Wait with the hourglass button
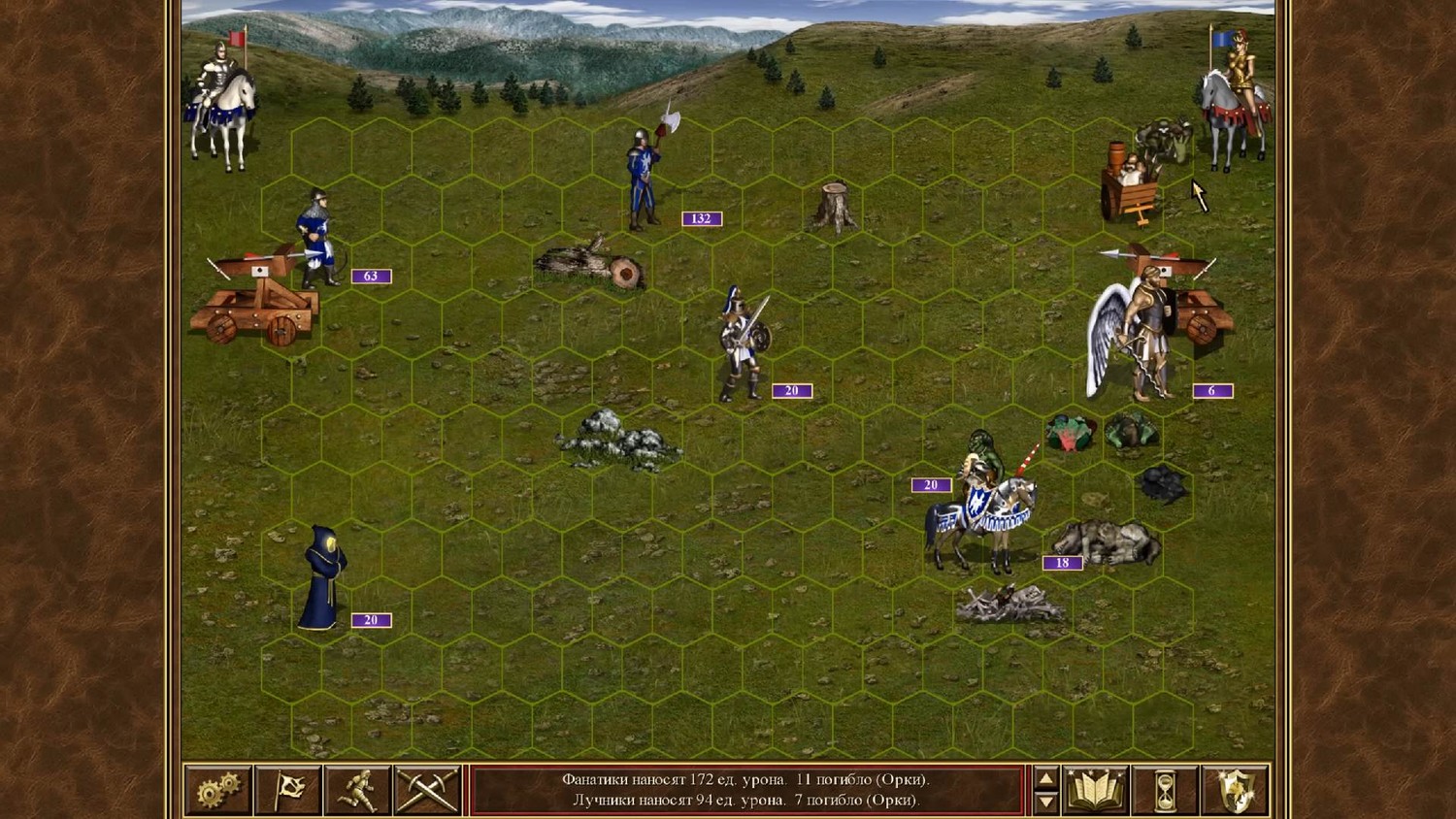 1165,790
